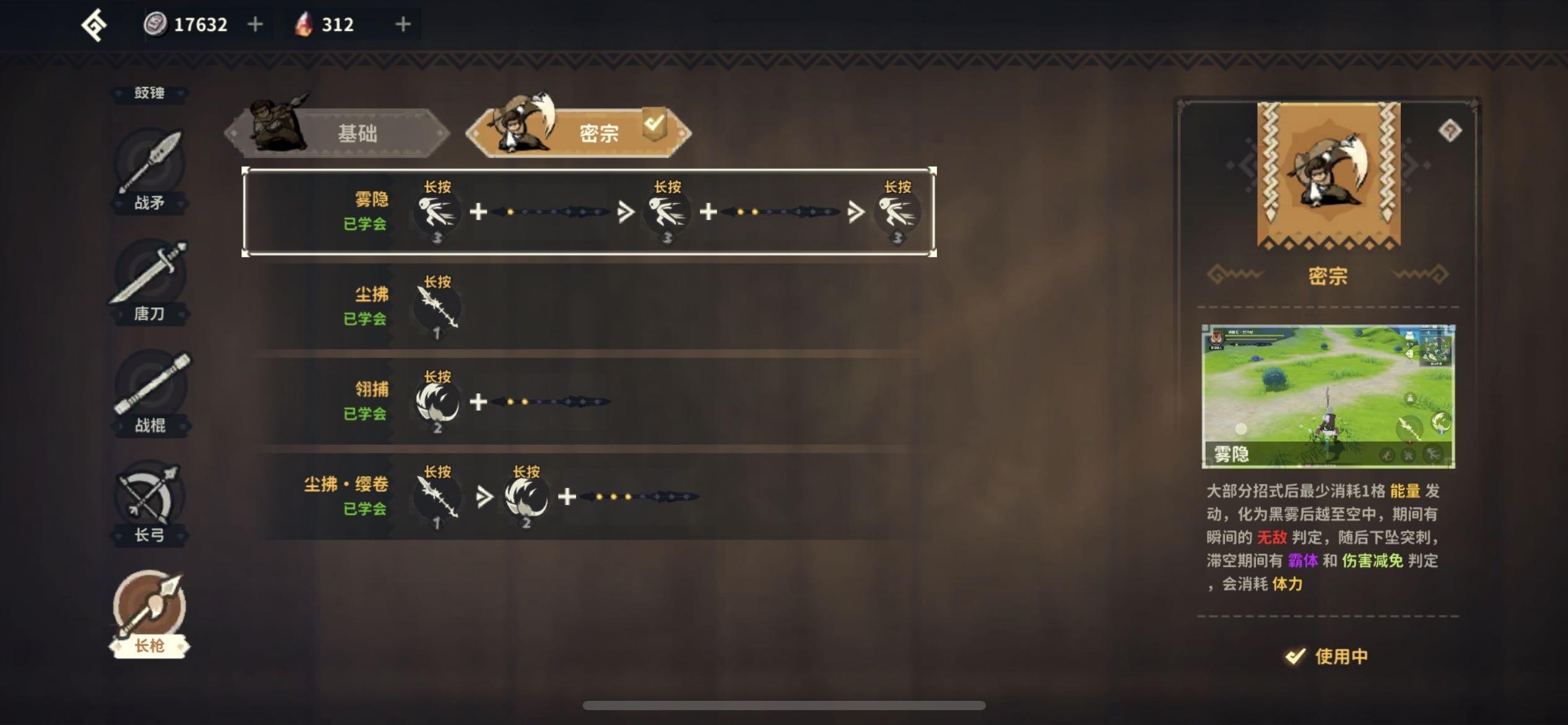Tap the 翎捕 skill move icon
Screen dimensions: 1568x725
437,403
